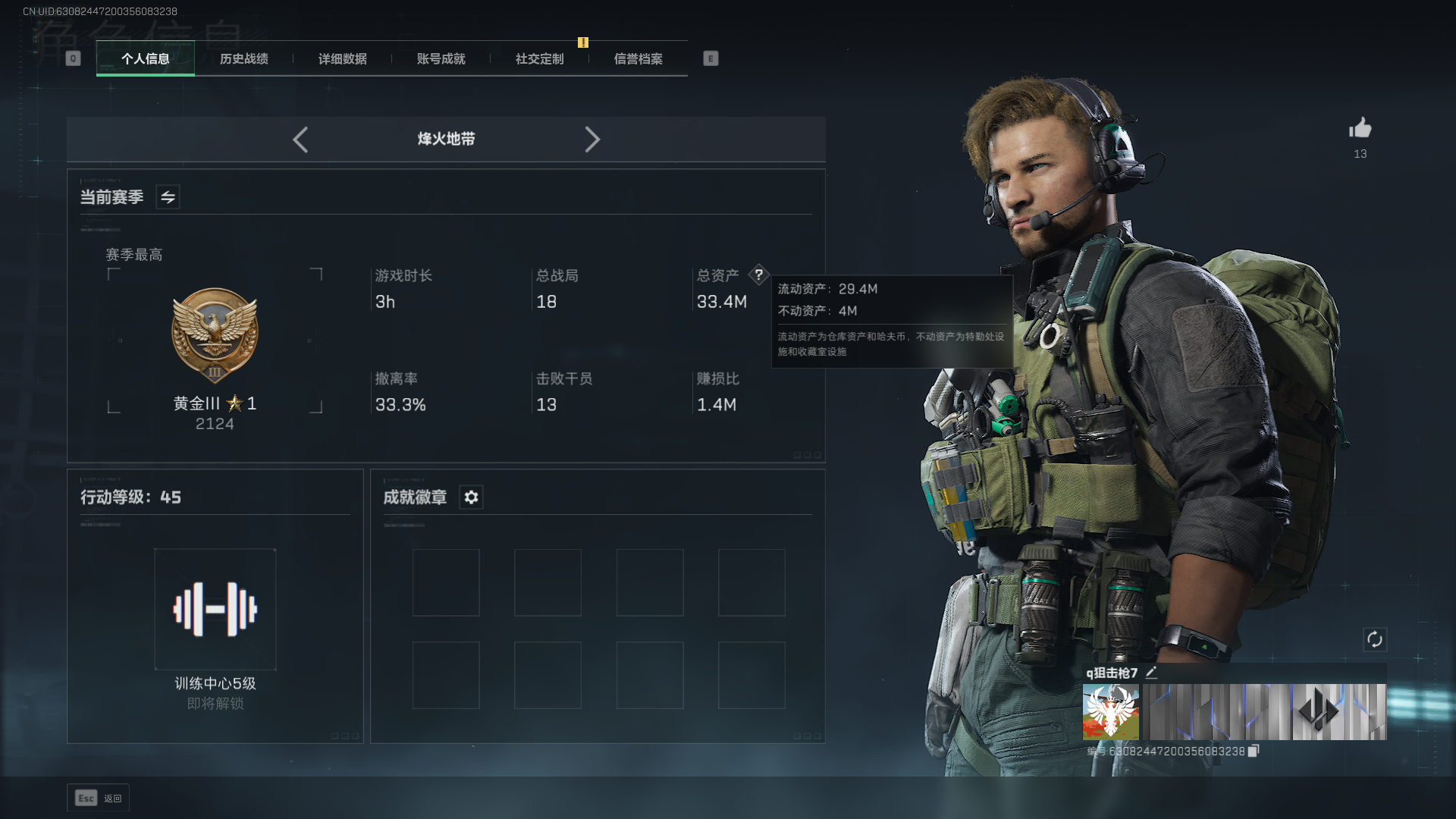Switch to the 个人信息 tab

(146, 59)
